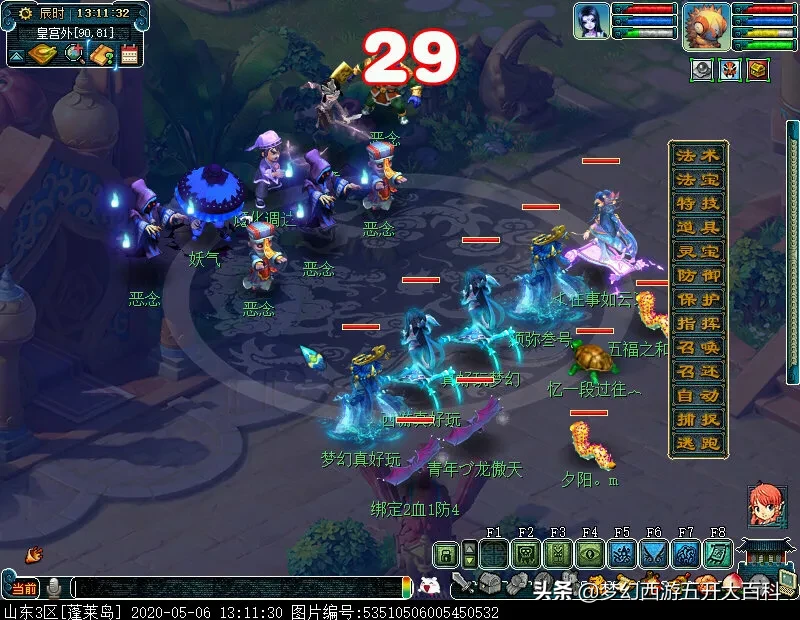Click the female character portrait
Viewport: 800px width, 620px height.
[x=591, y=21]
